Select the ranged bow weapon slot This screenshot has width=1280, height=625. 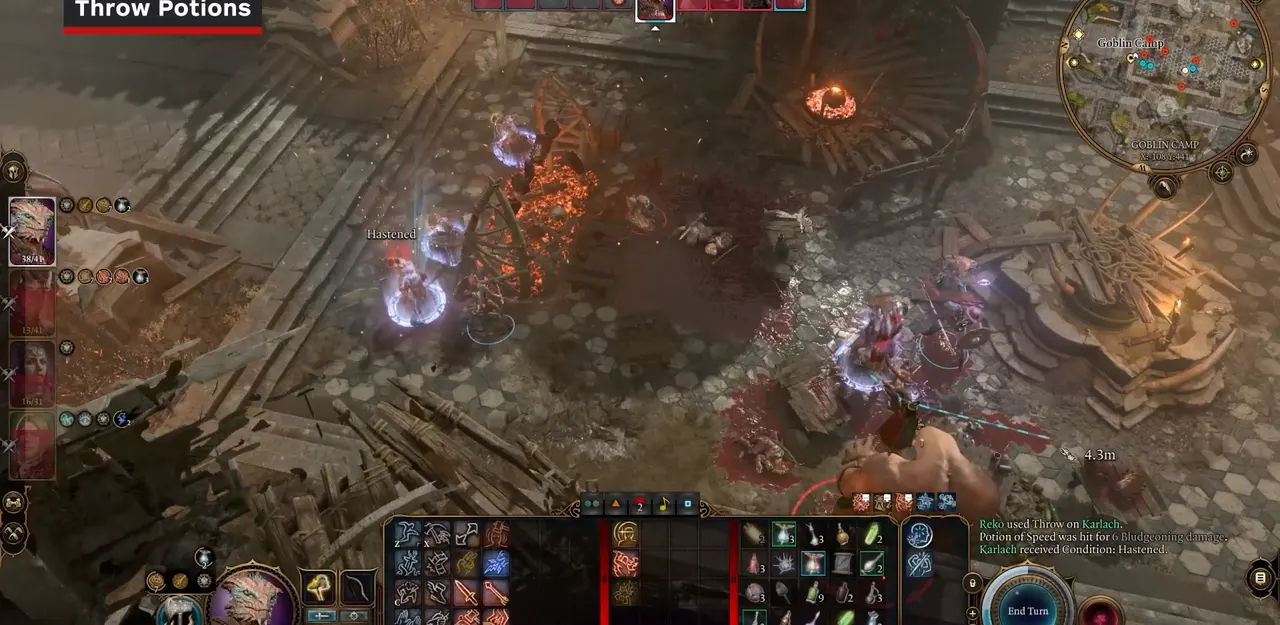tap(357, 588)
